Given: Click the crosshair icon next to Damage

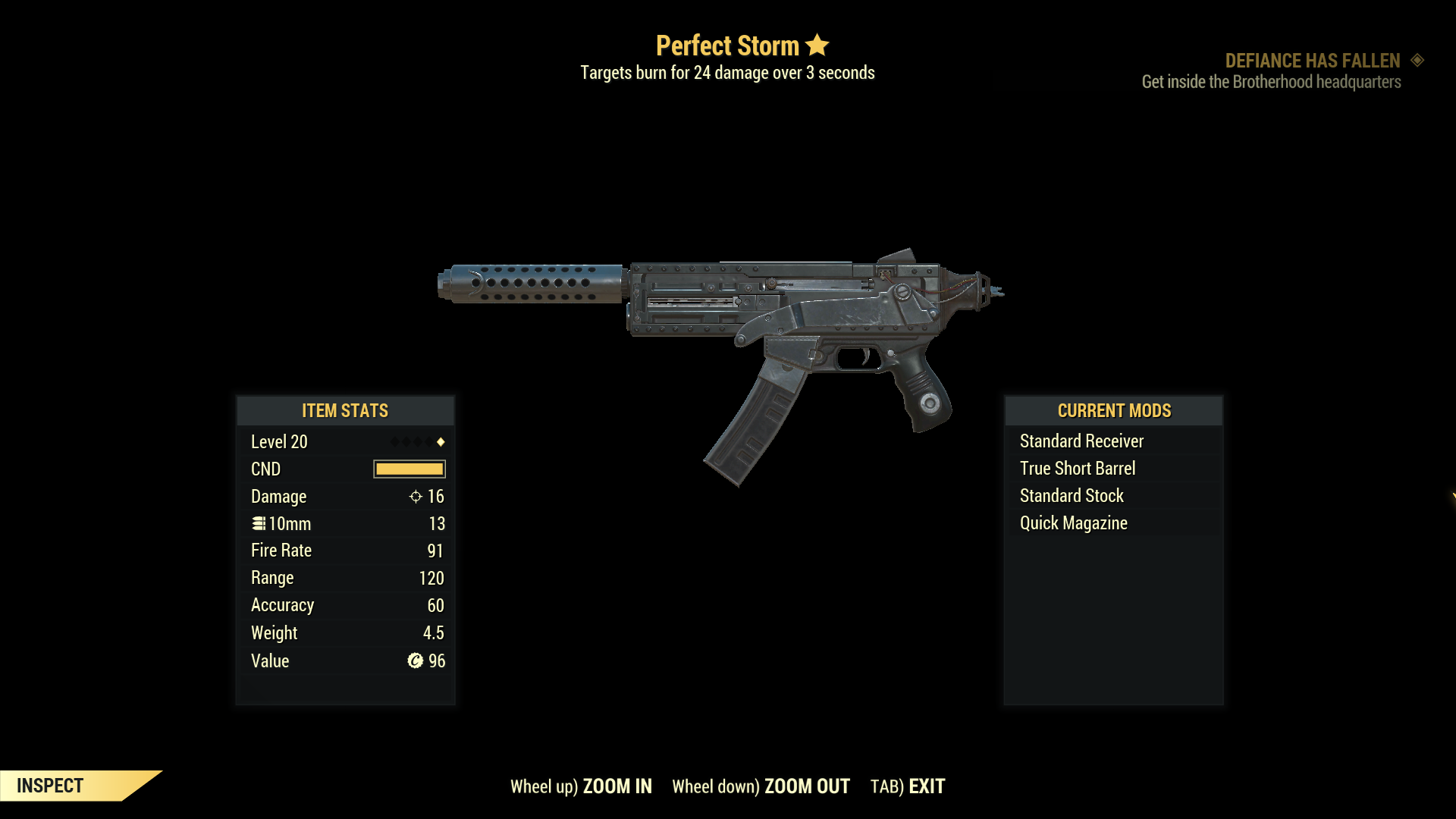Looking at the screenshot, I should point(415,497).
